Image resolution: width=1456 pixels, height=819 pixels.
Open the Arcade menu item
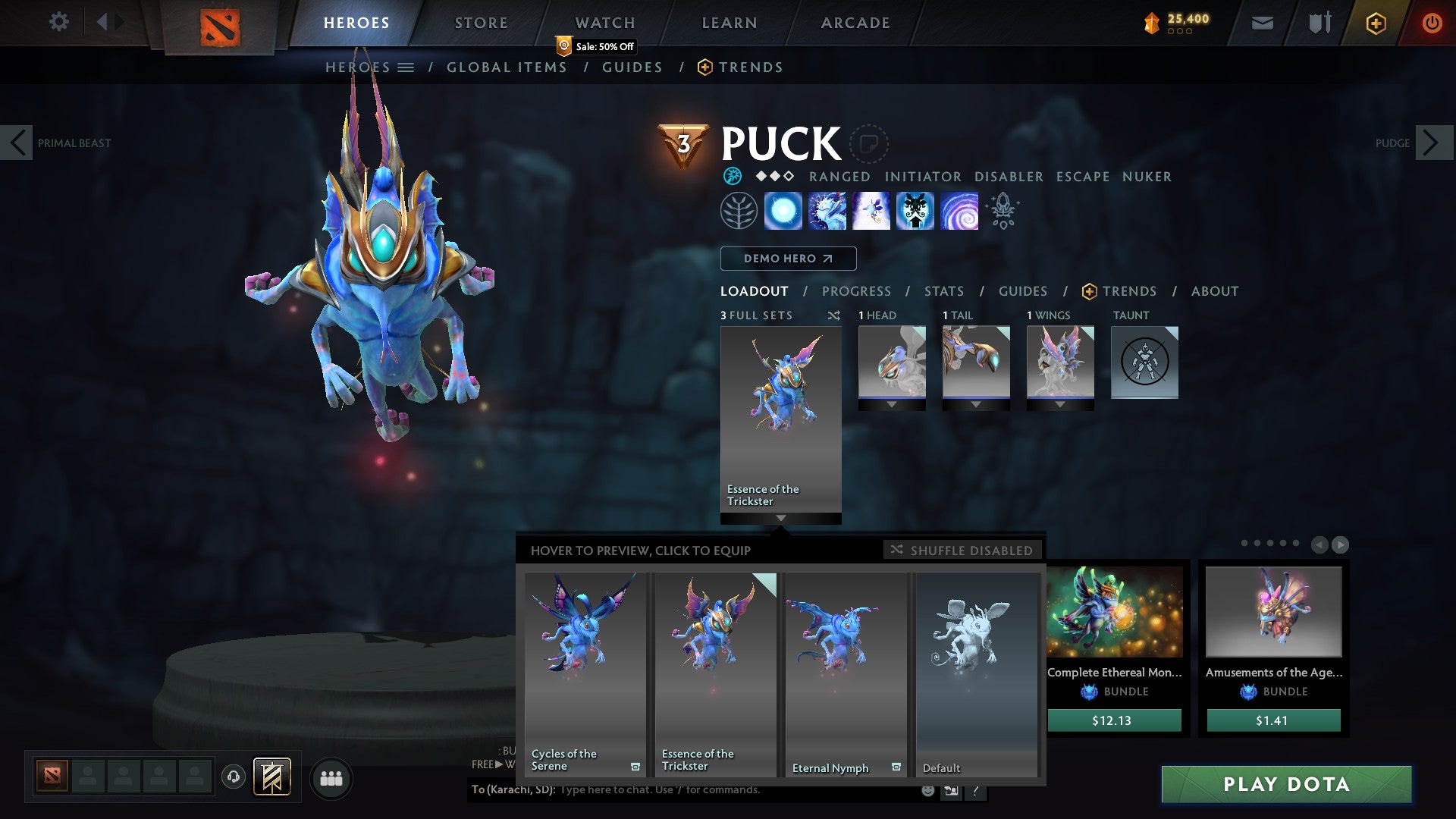pos(855,22)
